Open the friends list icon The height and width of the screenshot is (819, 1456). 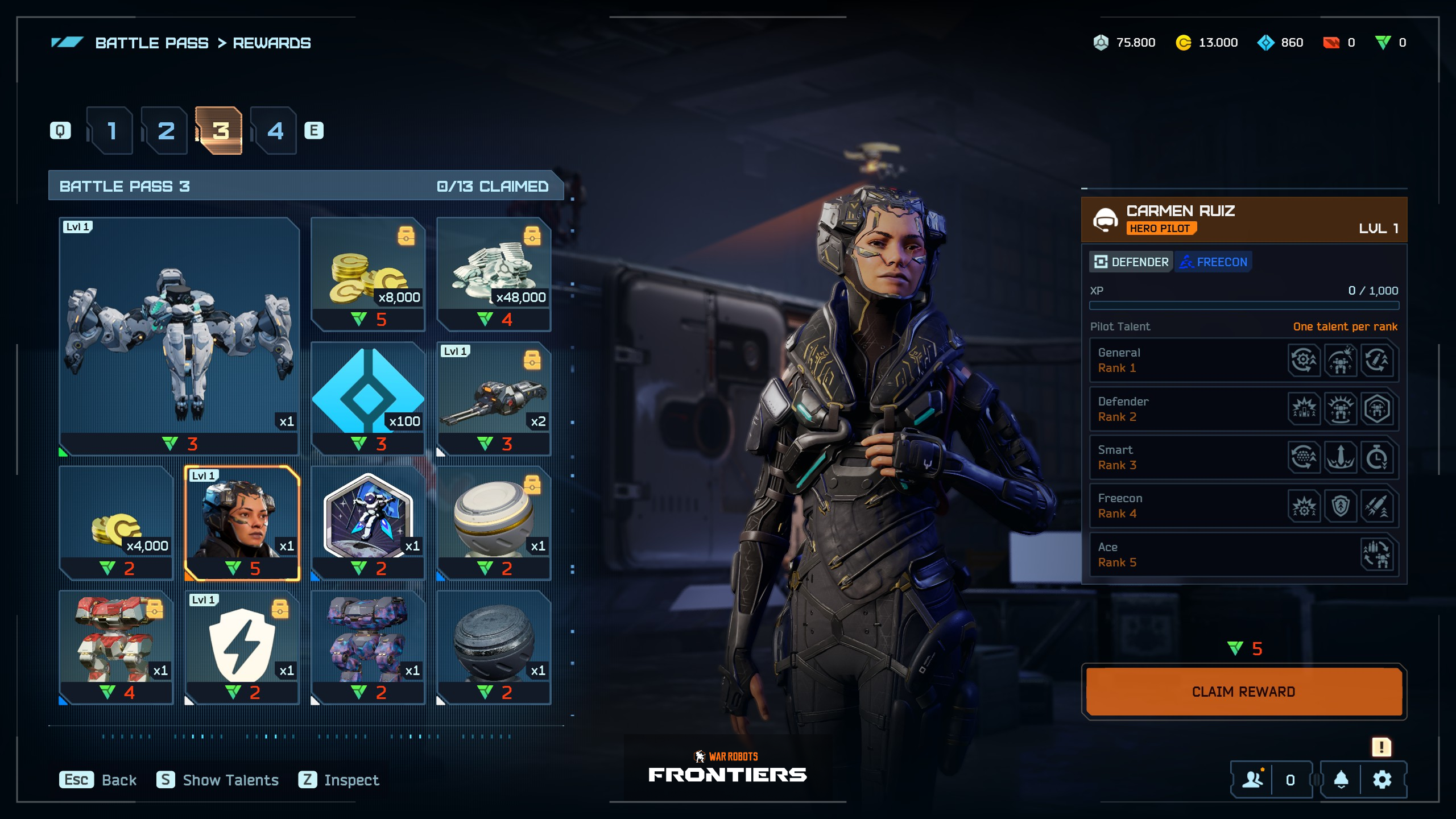pos(1252,780)
